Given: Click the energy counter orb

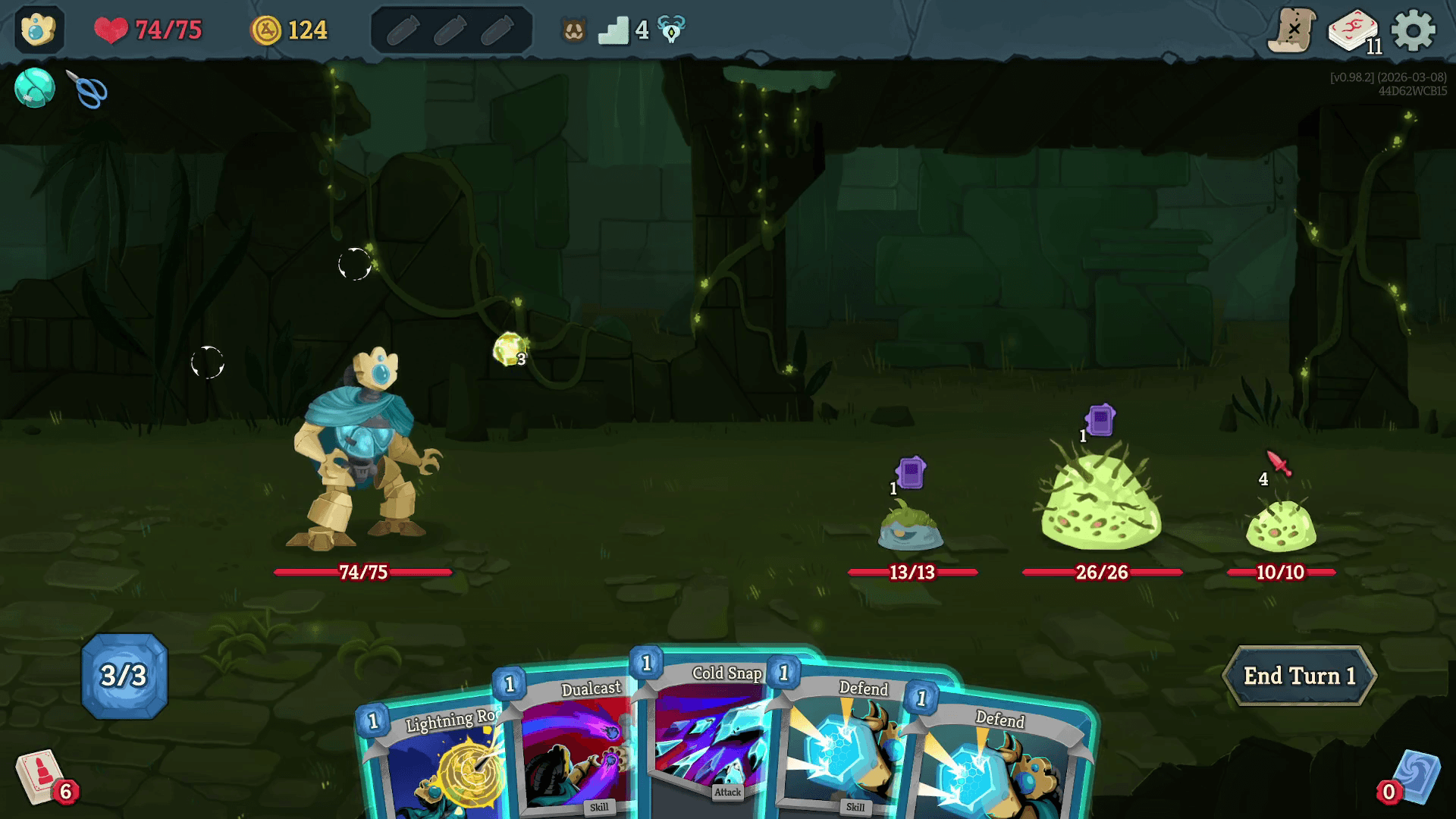Looking at the screenshot, I should [124, 676].
